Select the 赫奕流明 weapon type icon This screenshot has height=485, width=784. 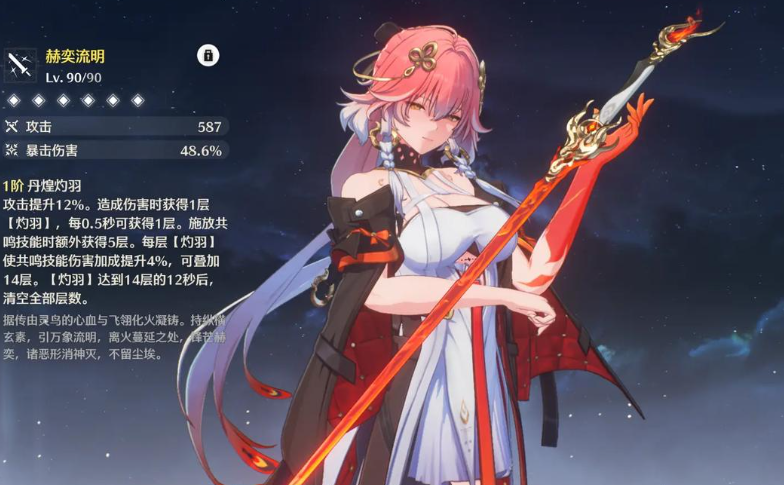point(20,66)
